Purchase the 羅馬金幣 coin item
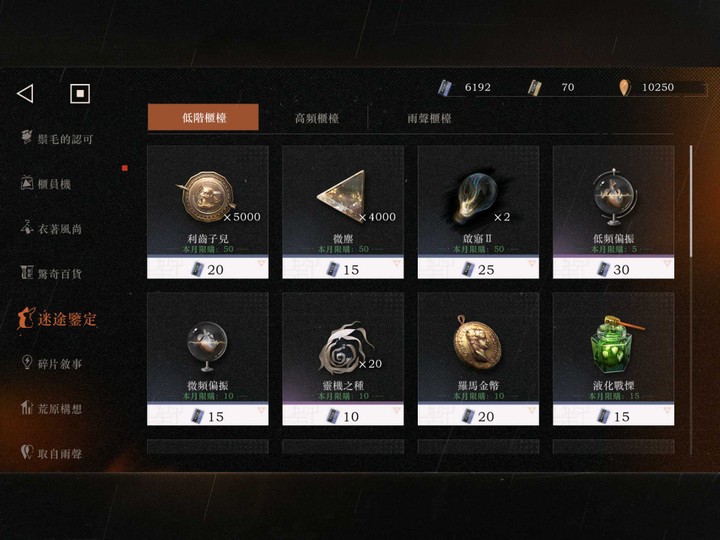Image resolution: width=720 pixels, height=540 pixels. 478,358
